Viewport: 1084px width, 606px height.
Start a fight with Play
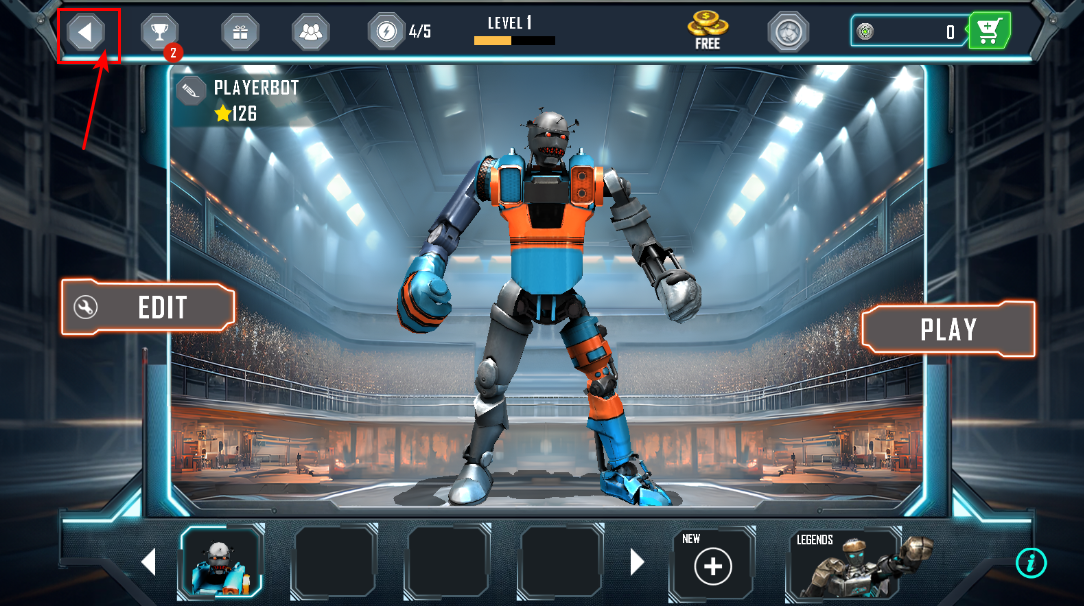point(947,329)
